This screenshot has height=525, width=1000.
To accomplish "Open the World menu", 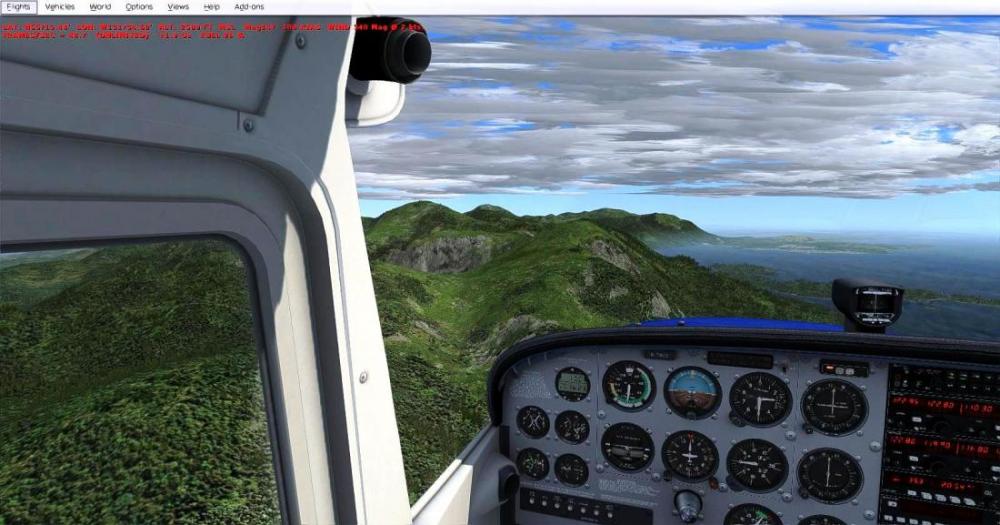I will coord(100,7).
